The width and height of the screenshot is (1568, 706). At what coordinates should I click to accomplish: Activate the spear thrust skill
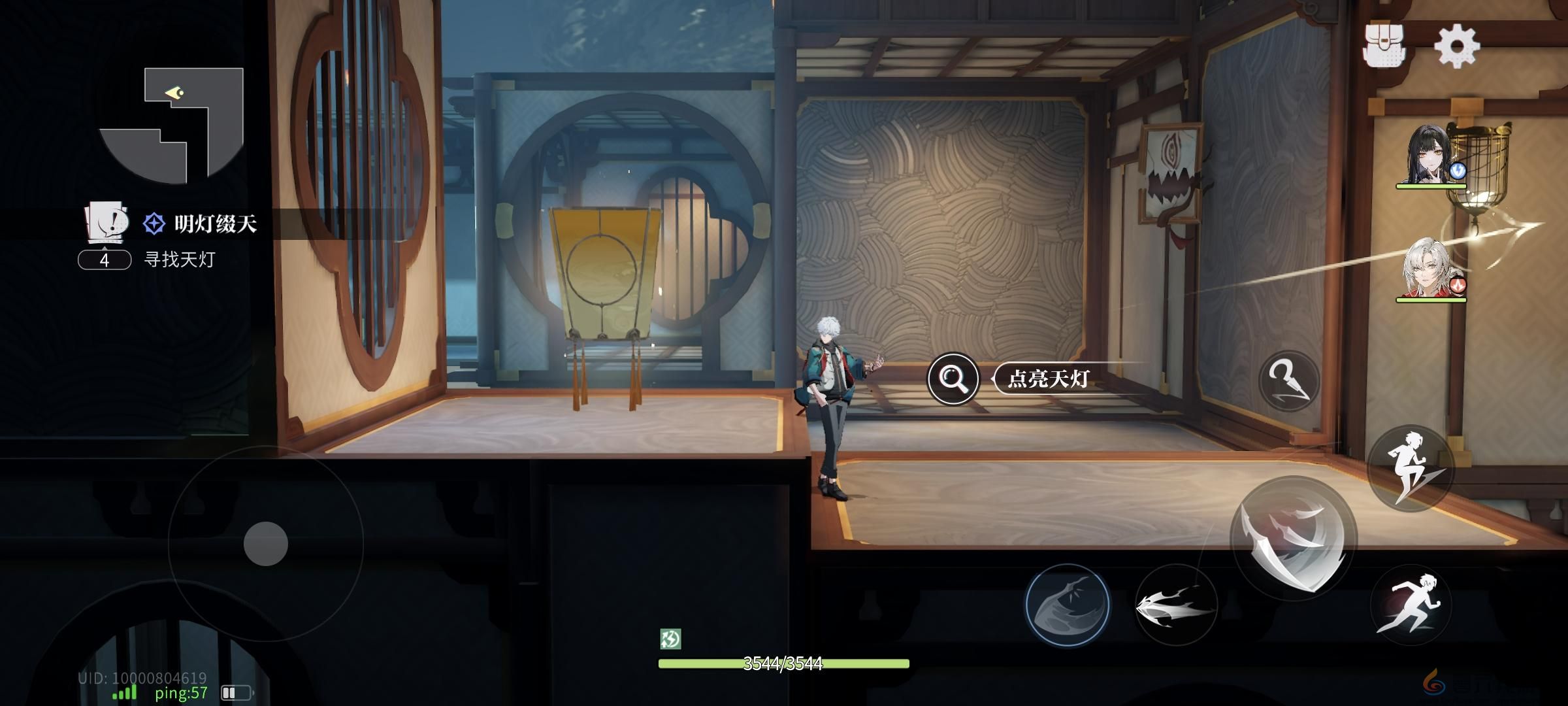pos(1175,606)
